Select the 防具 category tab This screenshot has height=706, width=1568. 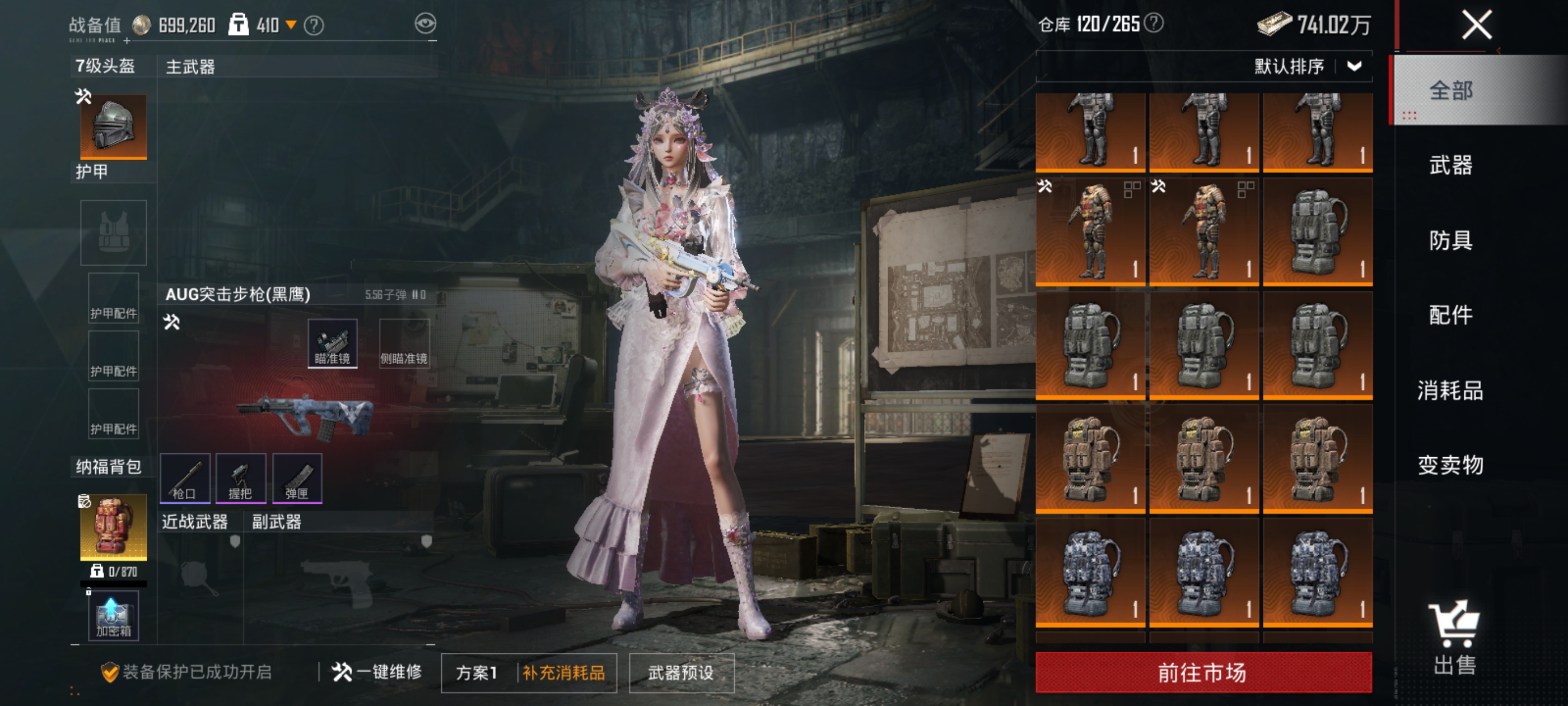tap(1450, 240)
